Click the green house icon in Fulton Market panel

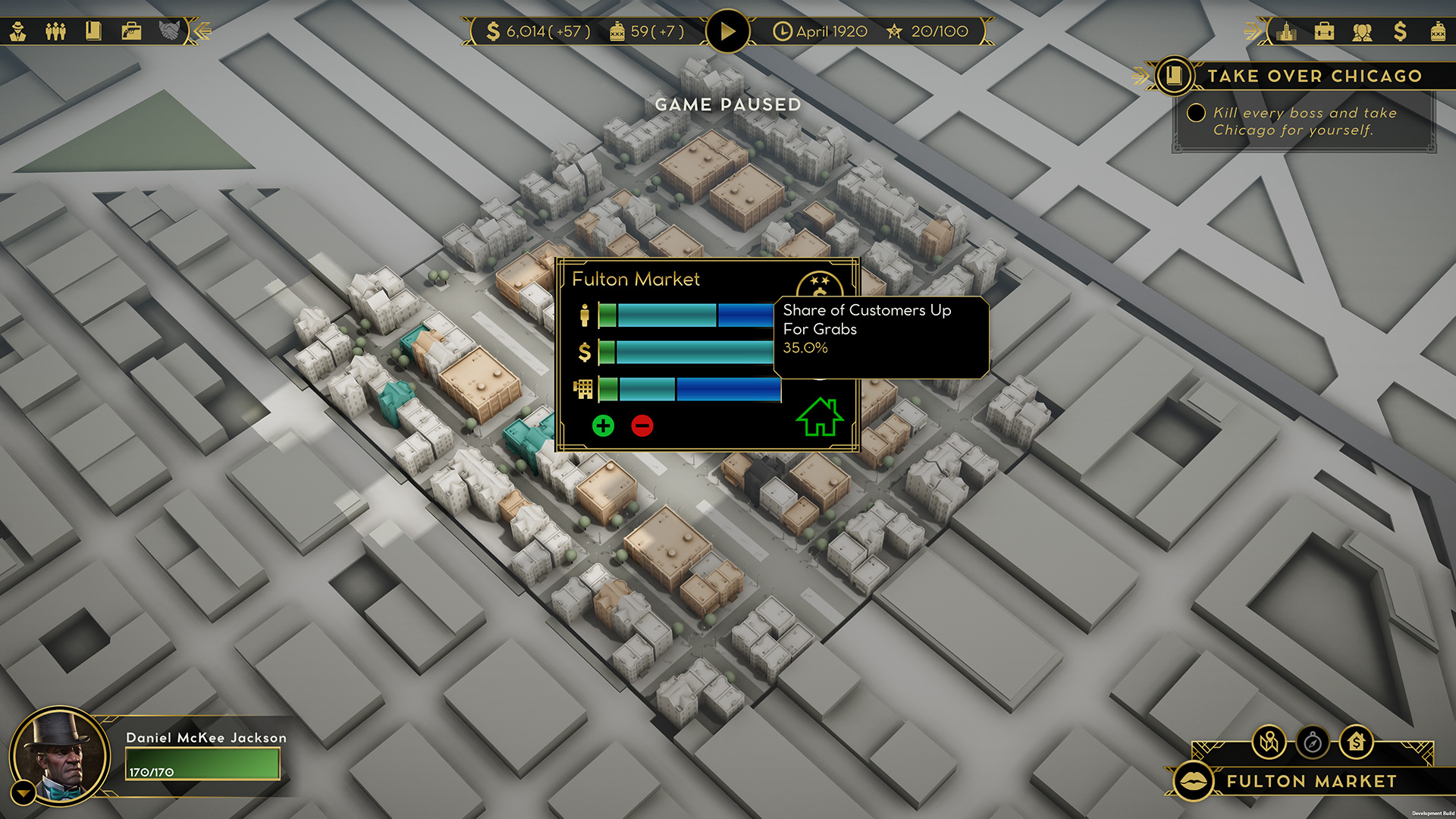[x=820, y=417]
